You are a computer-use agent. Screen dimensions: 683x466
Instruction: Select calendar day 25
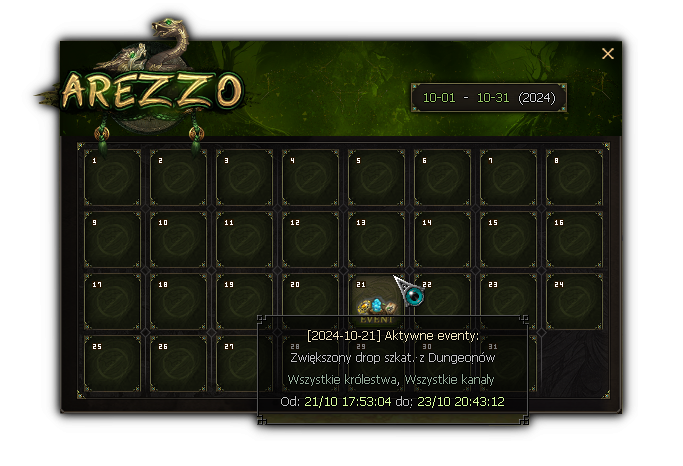tap(112, 363)
